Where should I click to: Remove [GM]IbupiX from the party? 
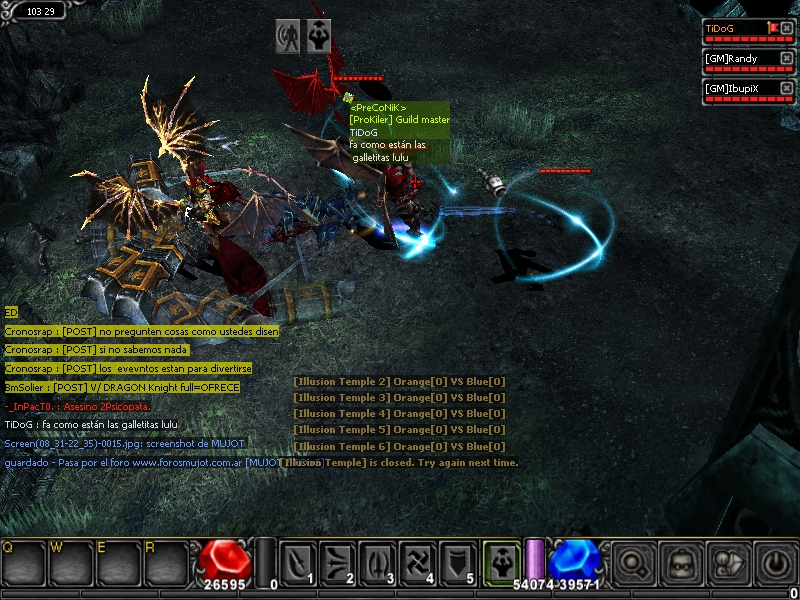tap(787, 88)
